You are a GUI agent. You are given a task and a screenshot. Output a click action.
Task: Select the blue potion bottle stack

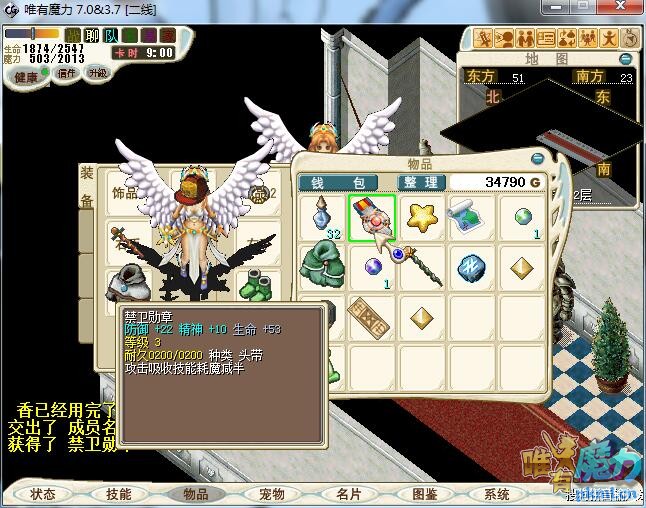(x=321, y=218)
